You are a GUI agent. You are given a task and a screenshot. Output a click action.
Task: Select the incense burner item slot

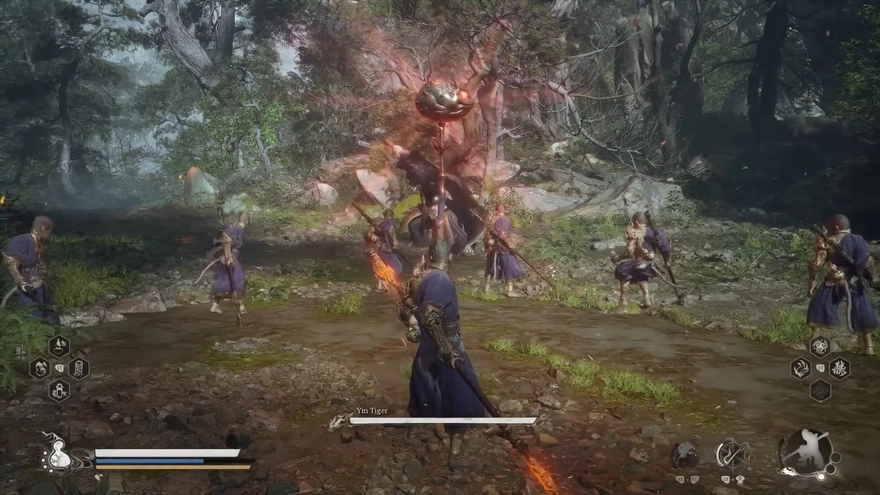coord(59,346)
